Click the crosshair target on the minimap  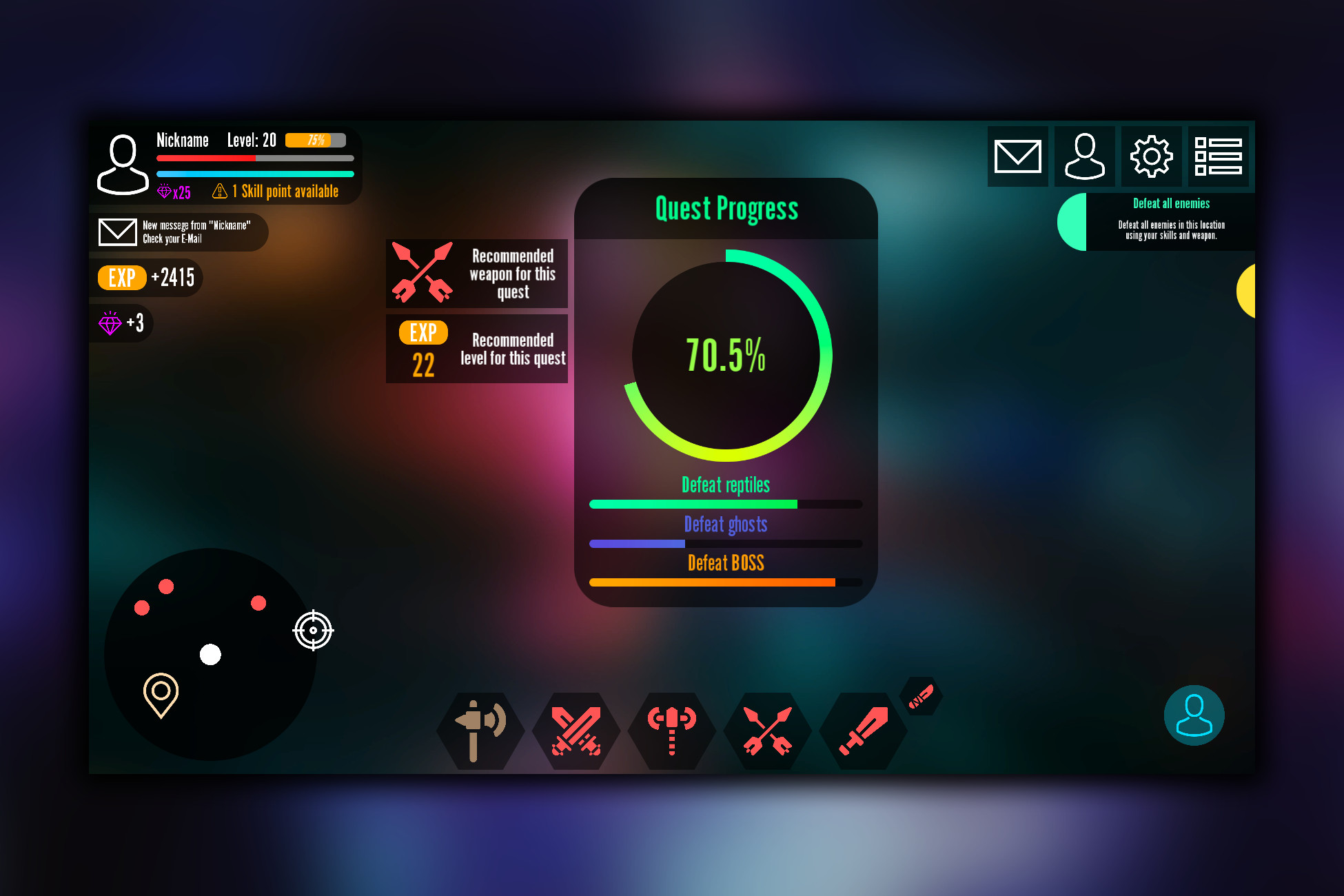pyautogui.click(x=314, y=629)
